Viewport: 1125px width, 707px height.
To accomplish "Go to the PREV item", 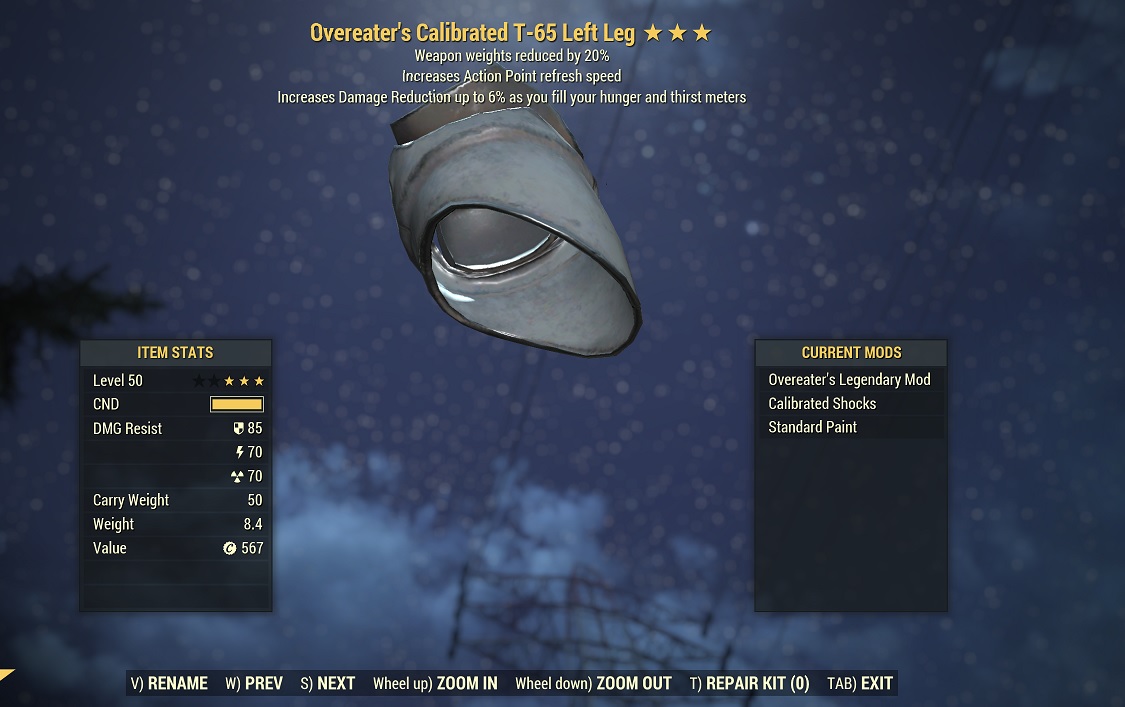I will point(254,684).
